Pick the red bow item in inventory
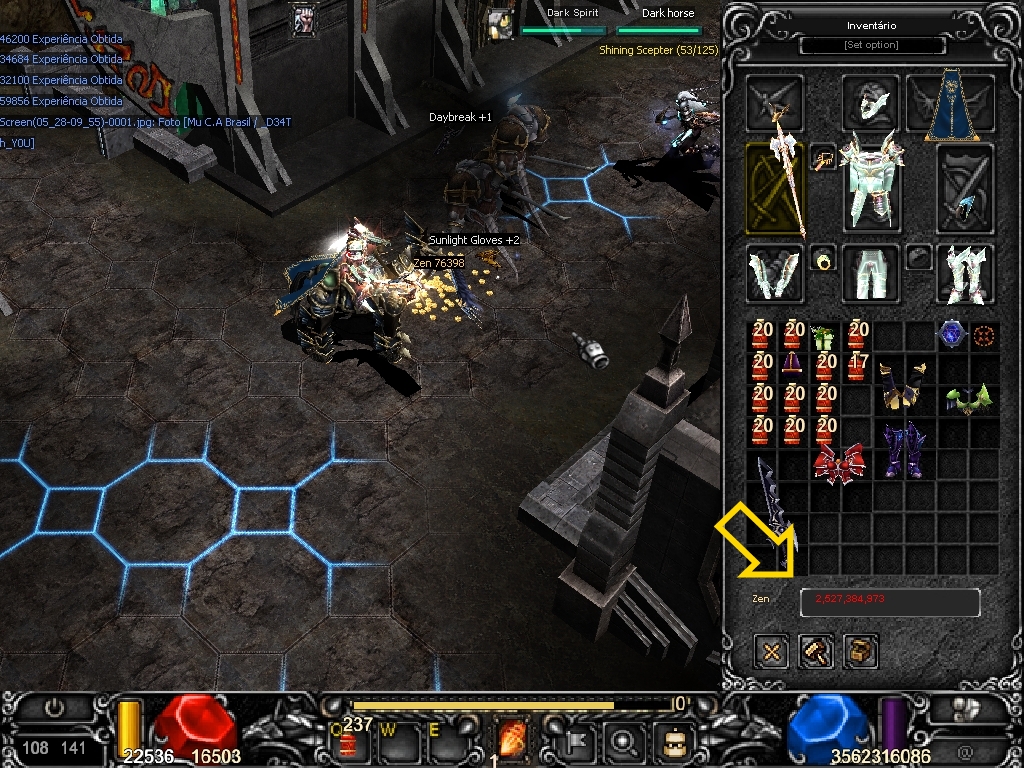This screenshot has height=768, width=1024. click(839, 465)
